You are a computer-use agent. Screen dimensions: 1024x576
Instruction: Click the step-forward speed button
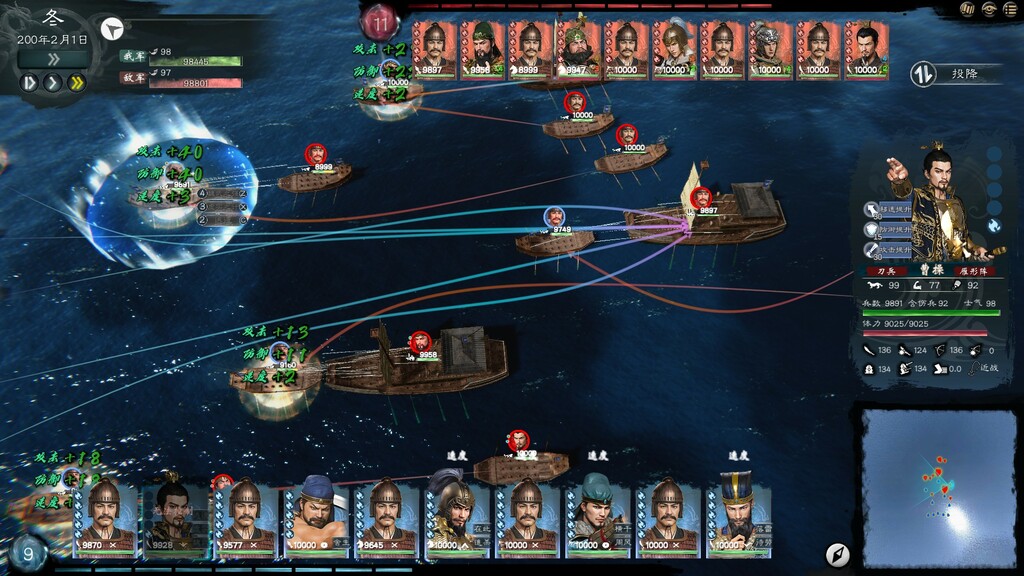[29, 82]
